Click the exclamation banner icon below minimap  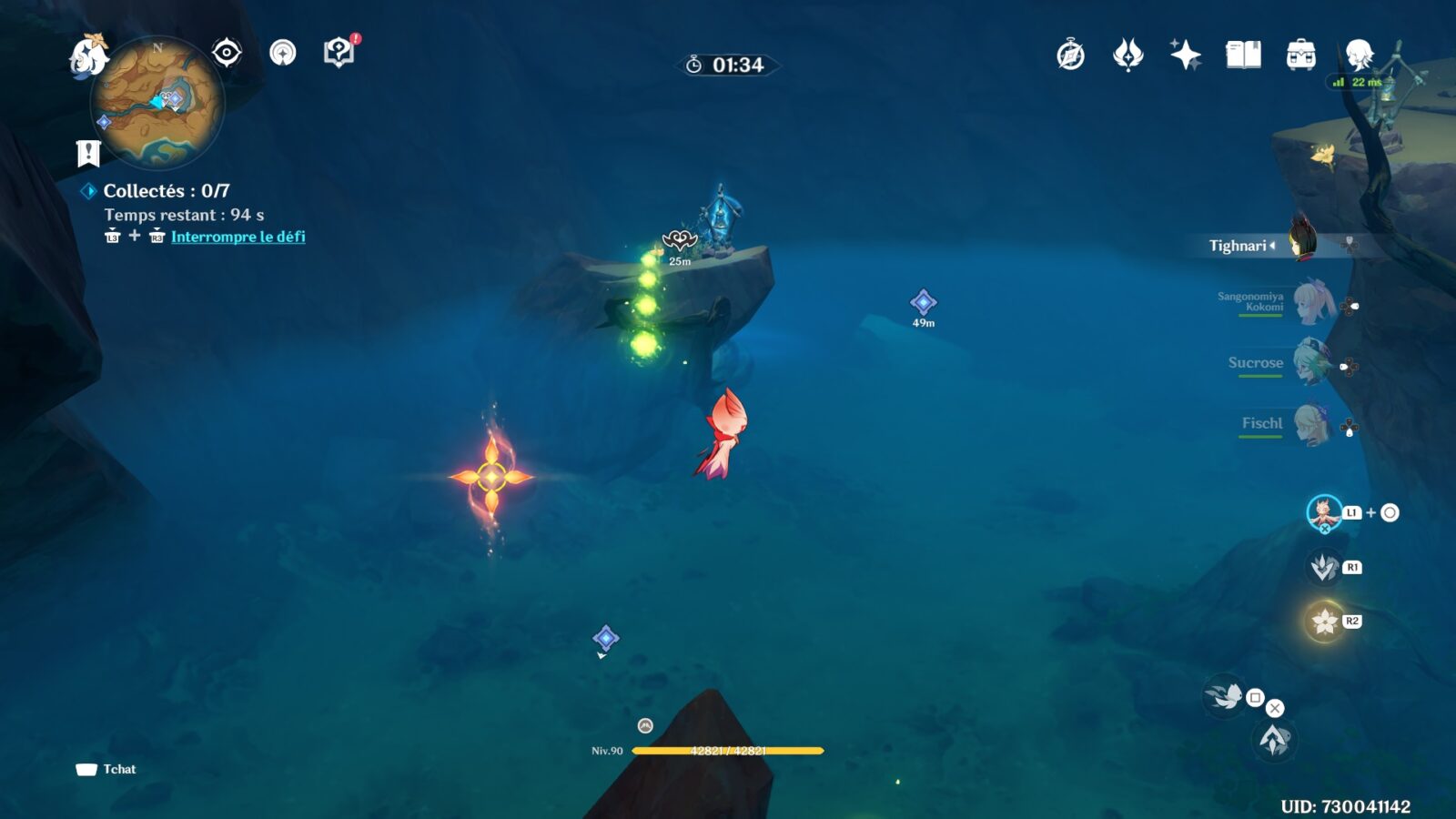pyautogui.click(x=88, y=154)
